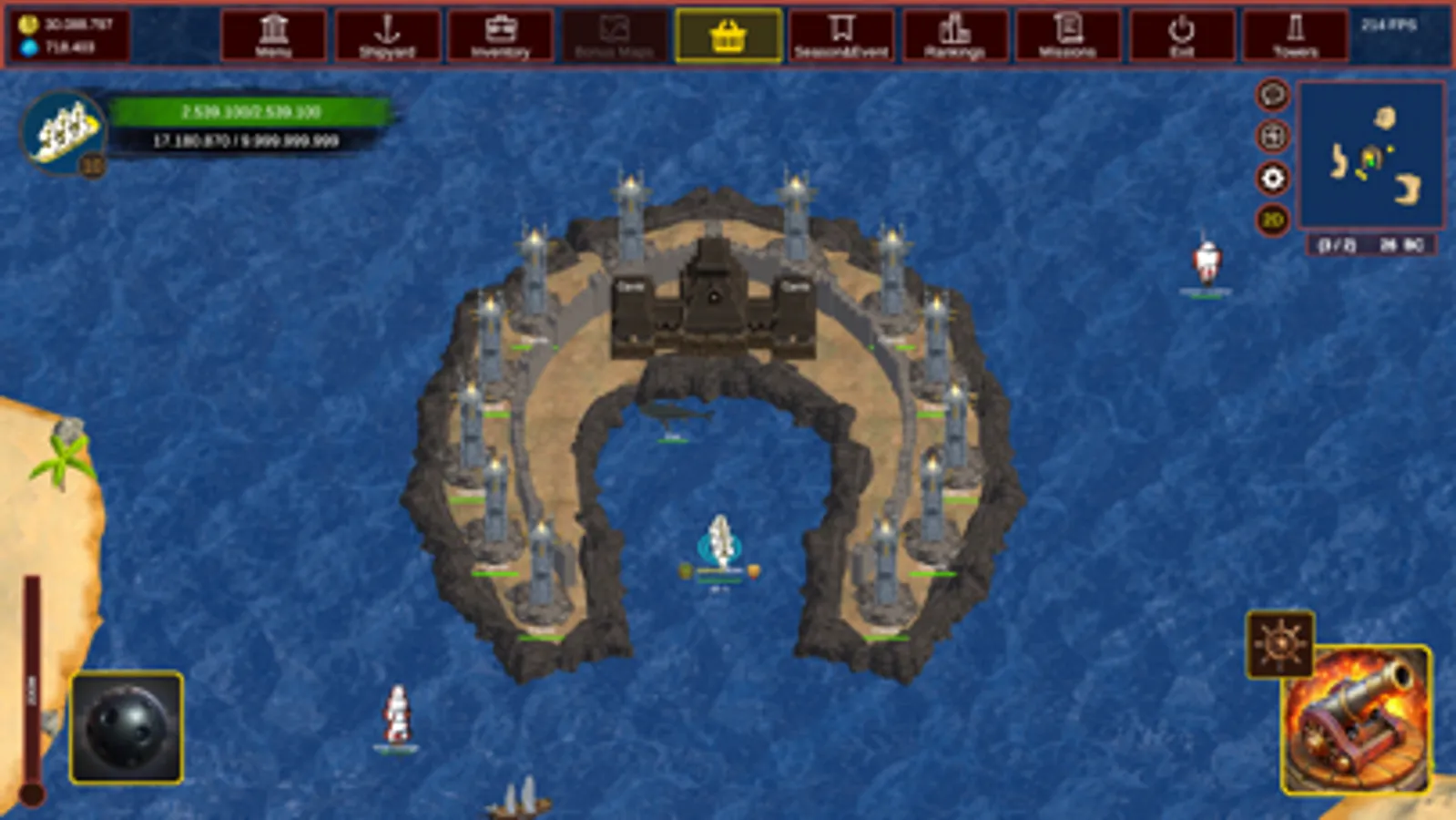Toggle the chat bubble panel
1456x820 pixels.
click(1272, 95)
